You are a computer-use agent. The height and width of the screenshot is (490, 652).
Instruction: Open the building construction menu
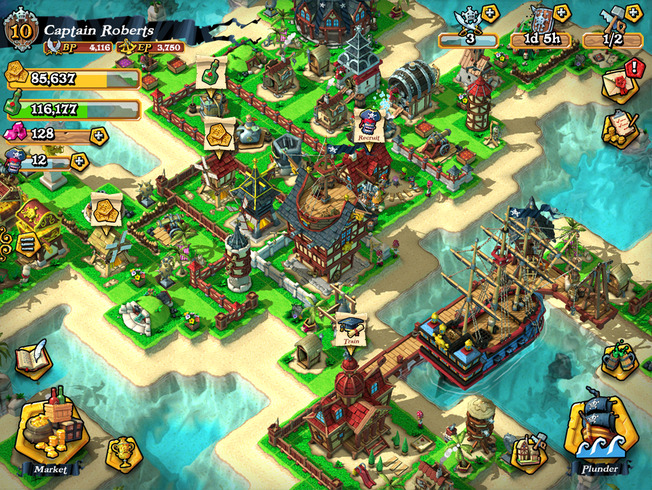point(529,452)
